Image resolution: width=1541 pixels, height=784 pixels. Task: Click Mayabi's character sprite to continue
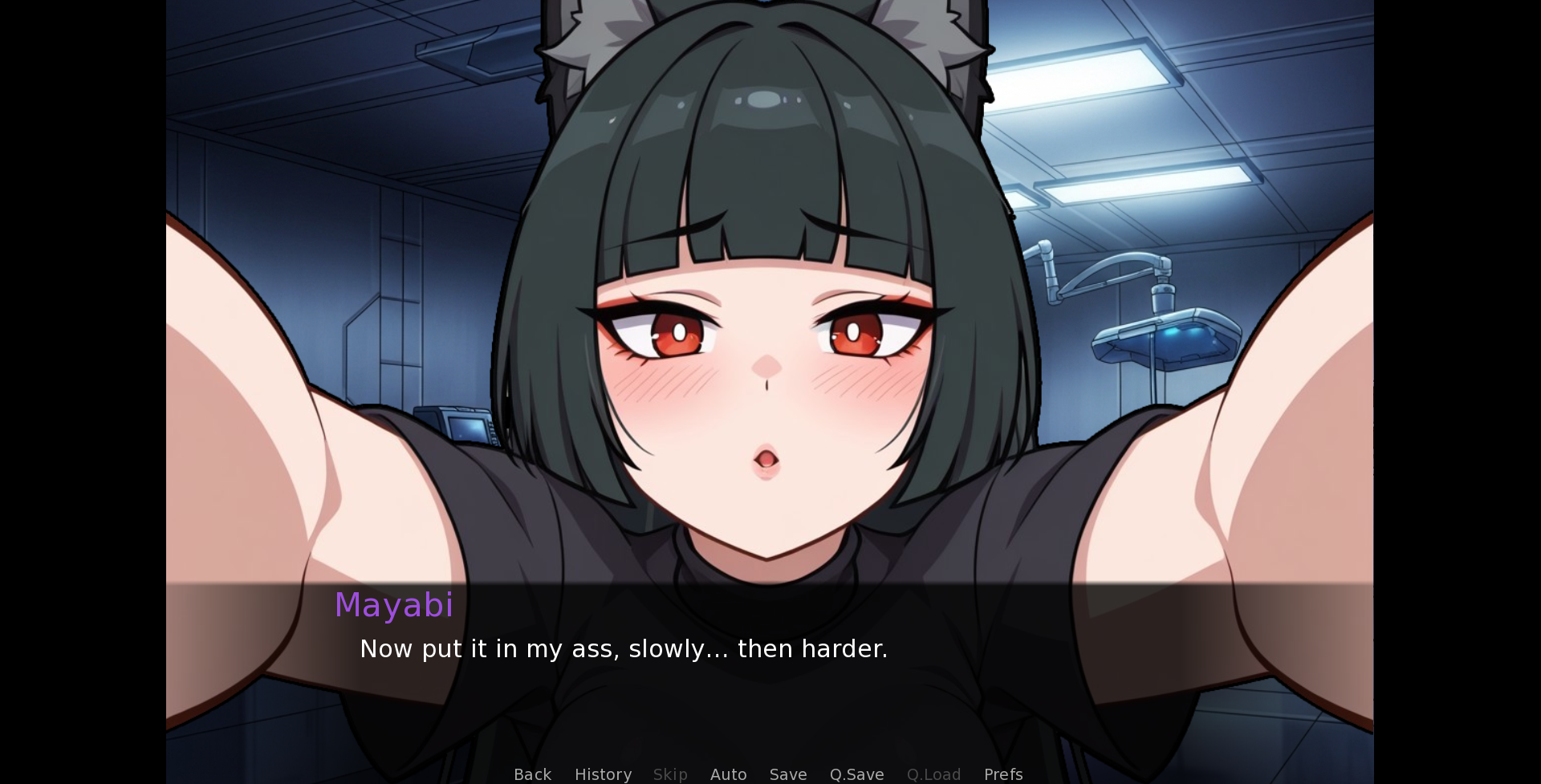click(x=762, y=321)
